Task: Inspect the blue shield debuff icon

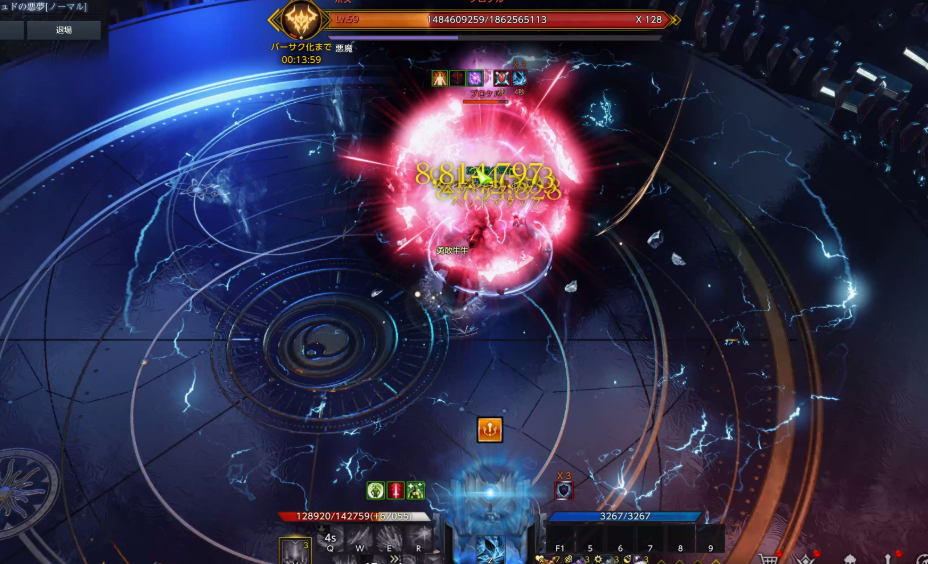Action: coord(564,490)
